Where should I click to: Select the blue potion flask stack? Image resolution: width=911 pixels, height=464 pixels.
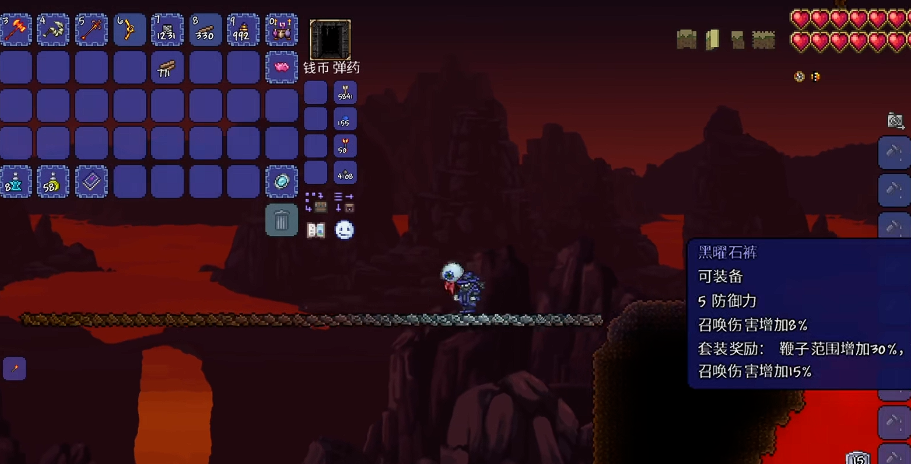(x=16, y=181)
